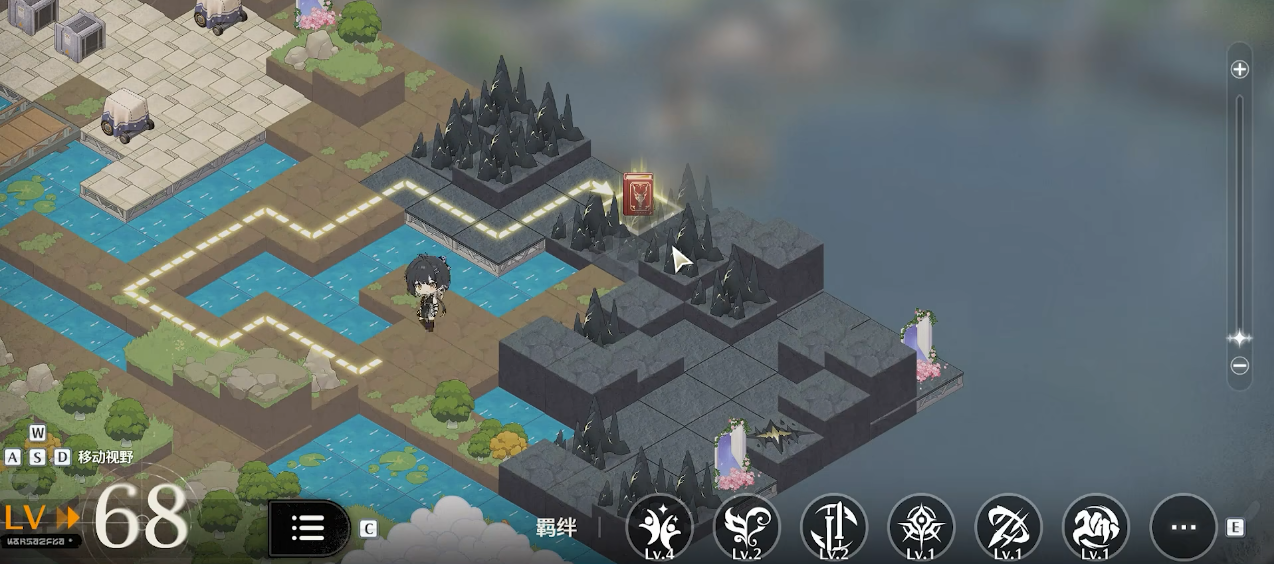
Task: Zoom out with the minus button
Action: (x=1240, y=366)
